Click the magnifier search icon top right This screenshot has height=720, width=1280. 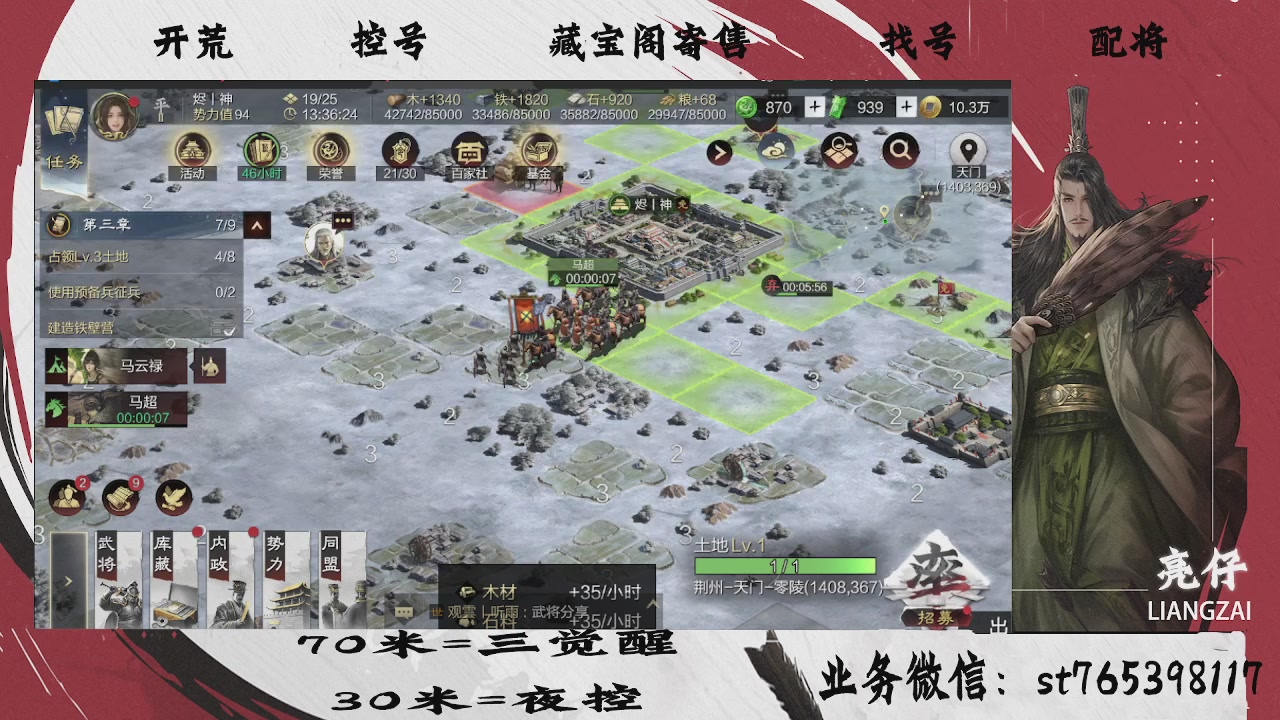coord(899,148)
